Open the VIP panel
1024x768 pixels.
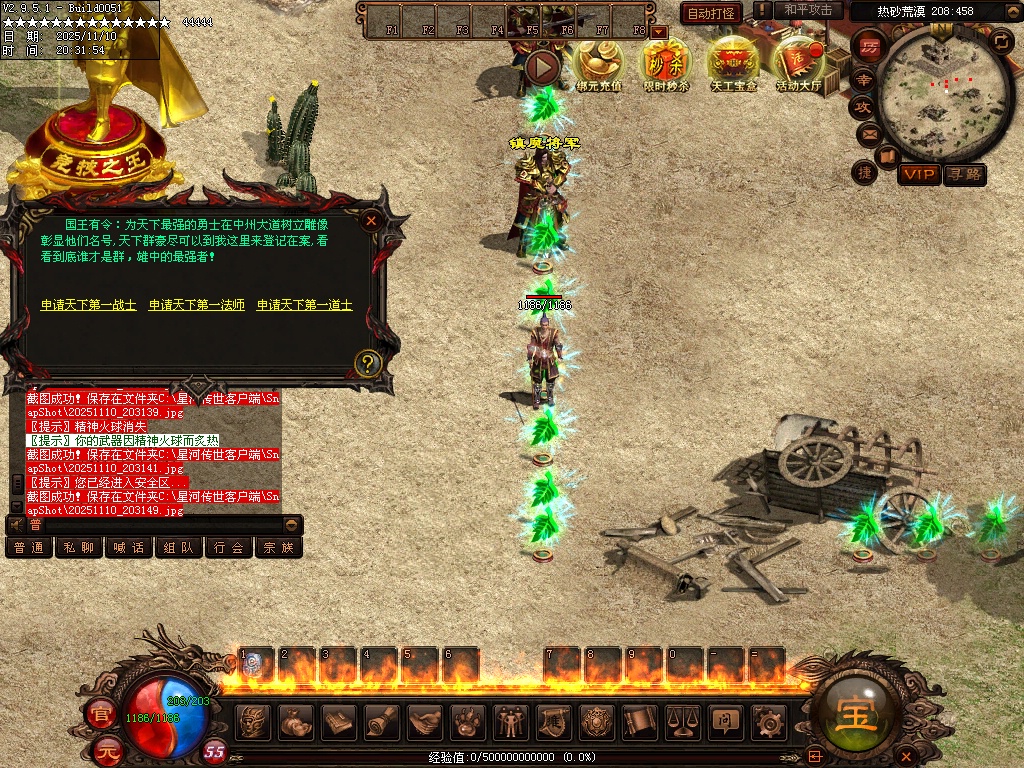(x=918, y=175)
